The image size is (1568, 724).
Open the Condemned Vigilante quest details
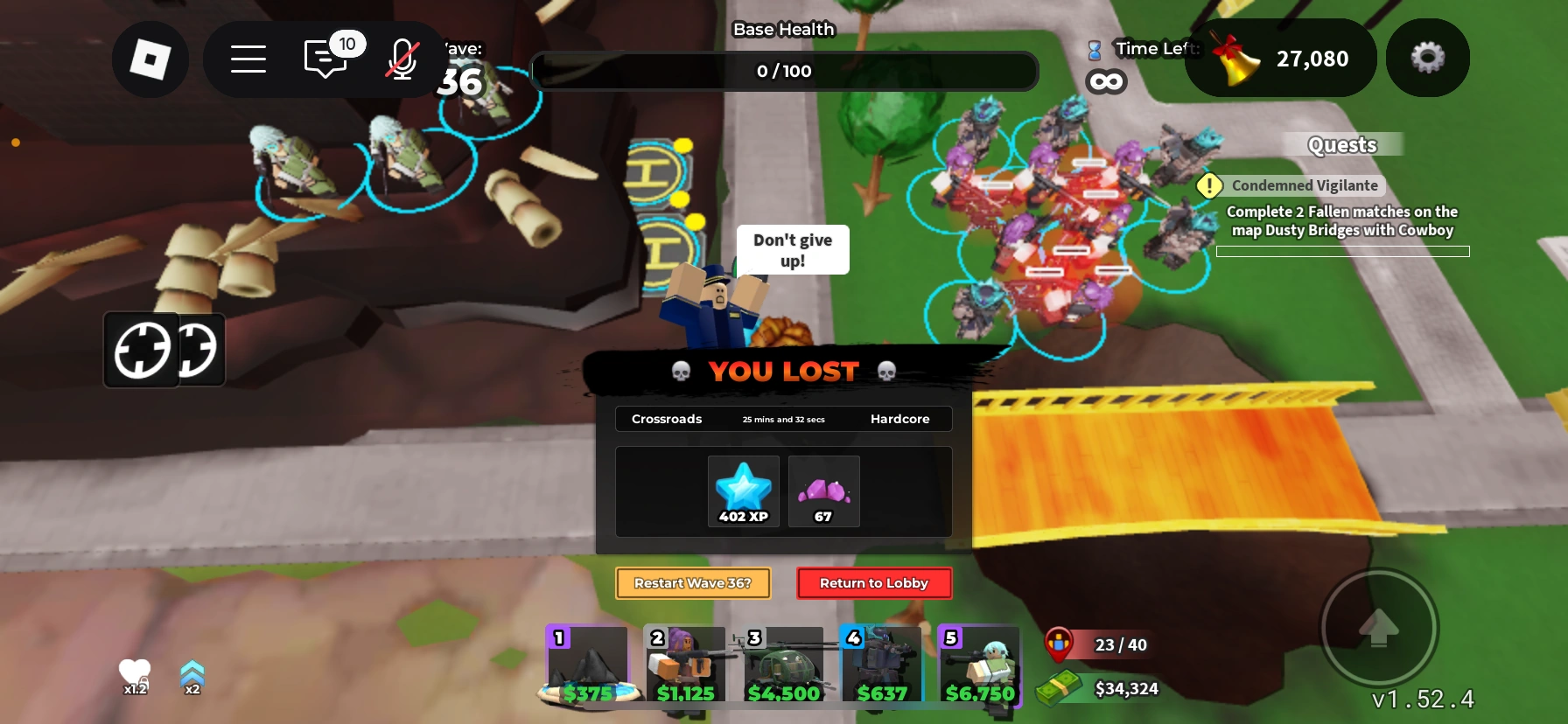[x=1303, y=185]
